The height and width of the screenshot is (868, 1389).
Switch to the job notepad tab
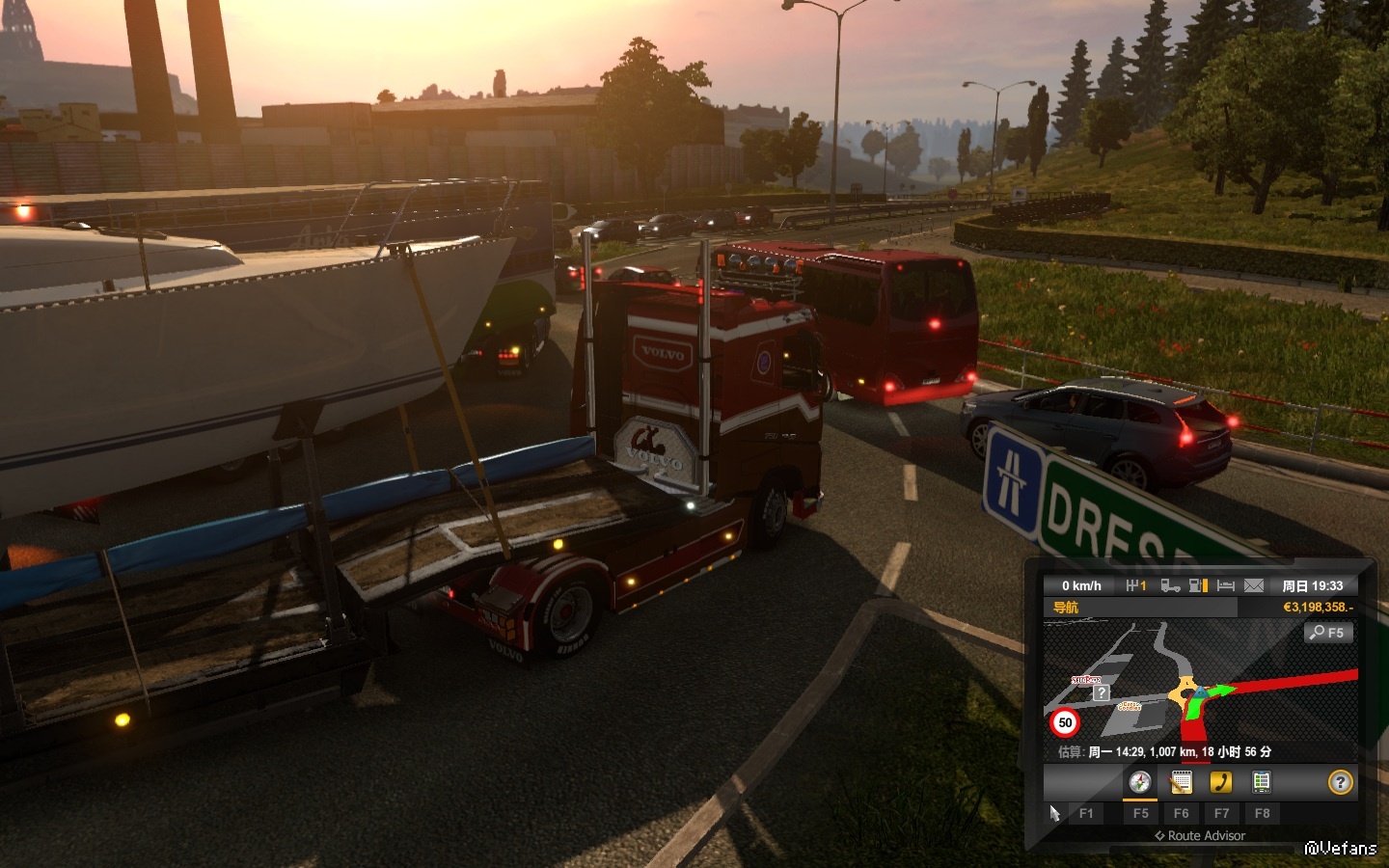1181,782
